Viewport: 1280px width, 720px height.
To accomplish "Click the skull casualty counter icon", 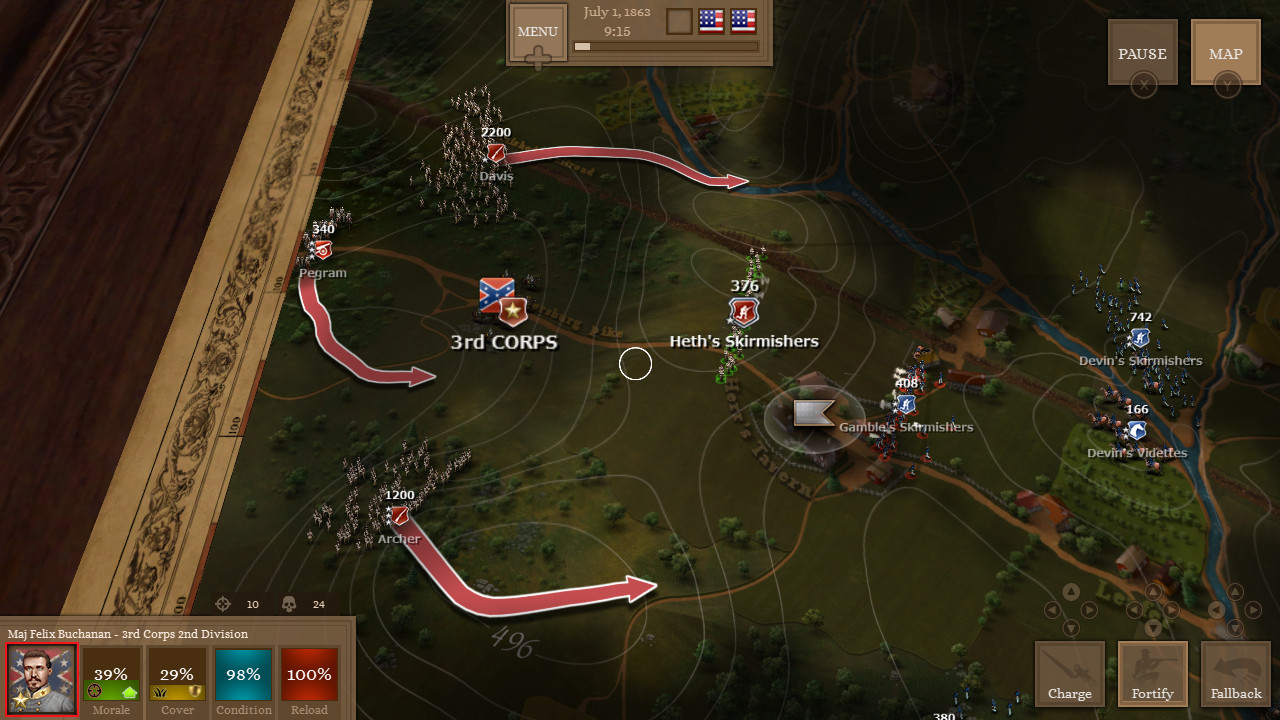I will click(x=290, y=604).
